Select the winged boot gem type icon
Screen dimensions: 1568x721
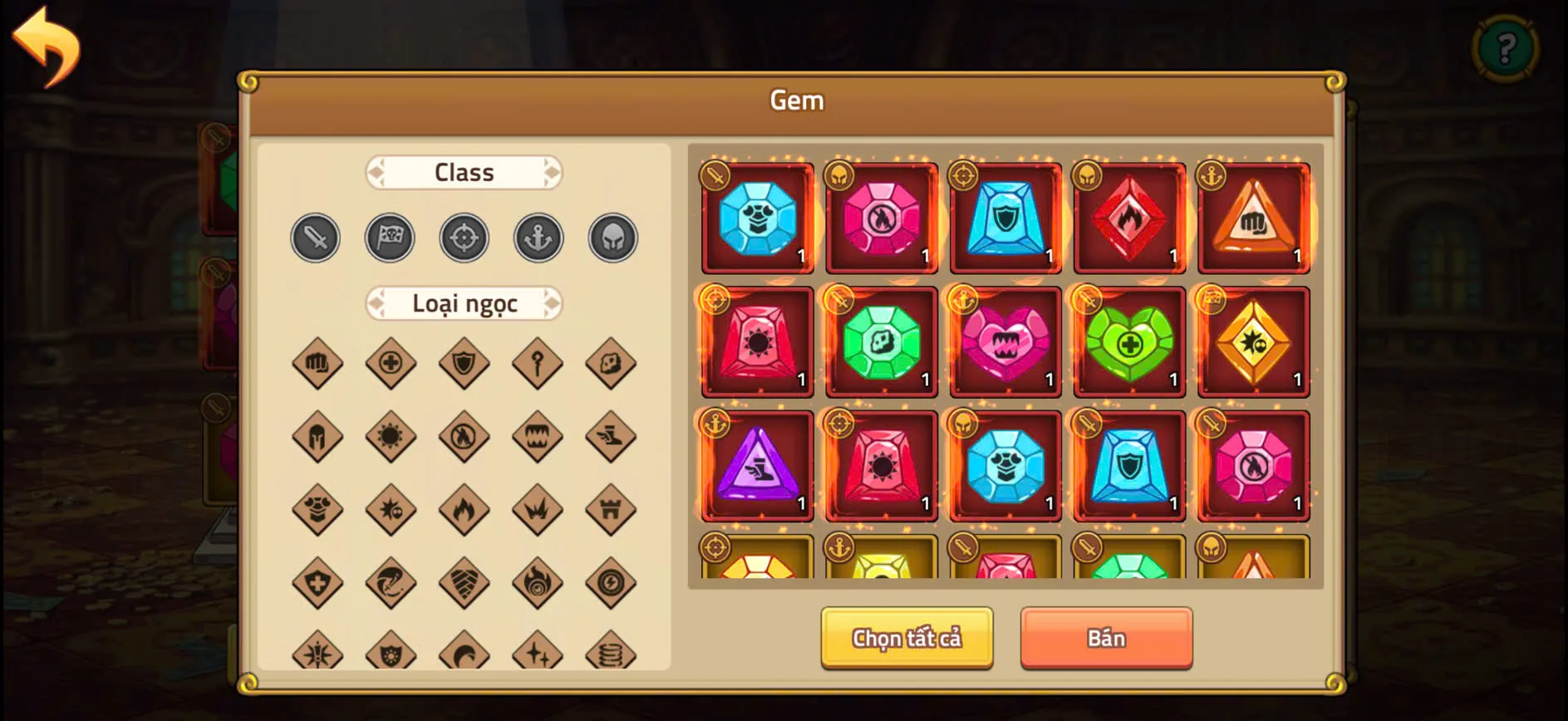click(x=611, y=436)
